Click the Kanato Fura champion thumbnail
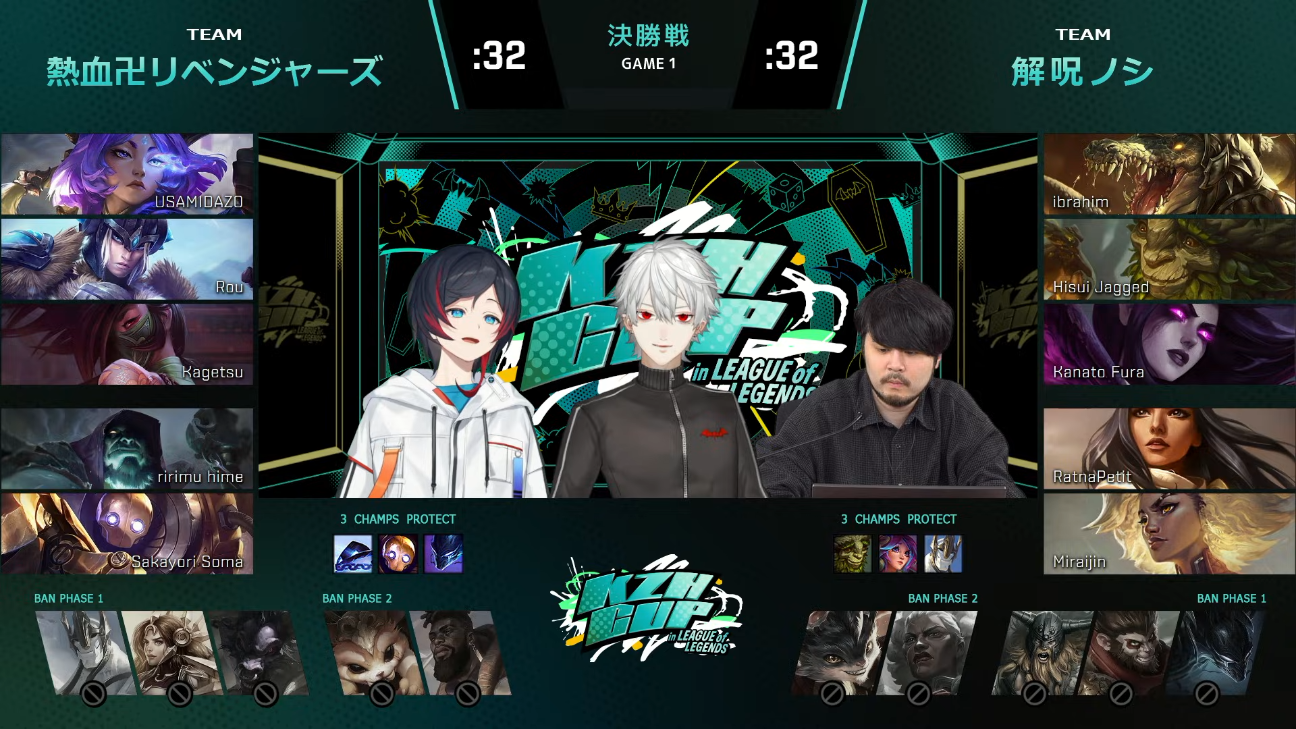Screen dimensions: 1296x729 coord(1168,345)
